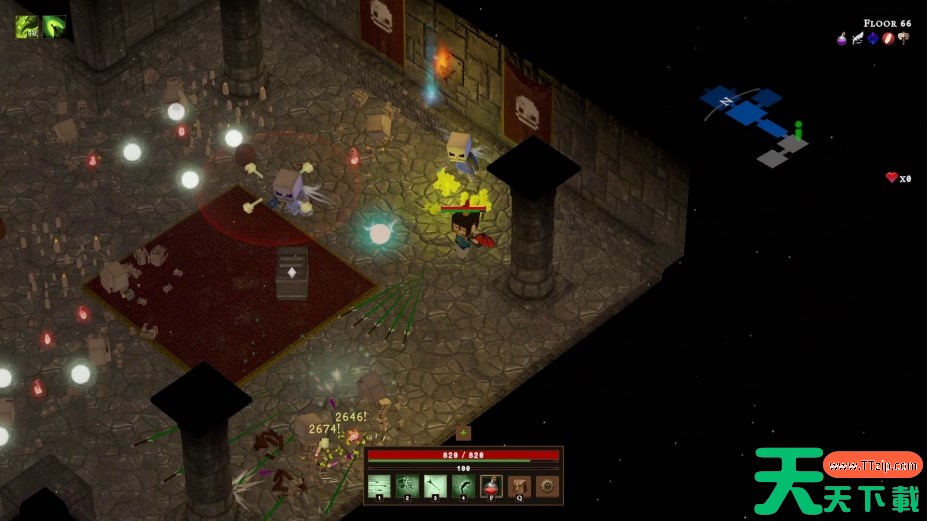The height and width of the screenshot is (521, 927).
Task: Fire the single arrow skill in slot 3
Action: (x=435, y=487)
